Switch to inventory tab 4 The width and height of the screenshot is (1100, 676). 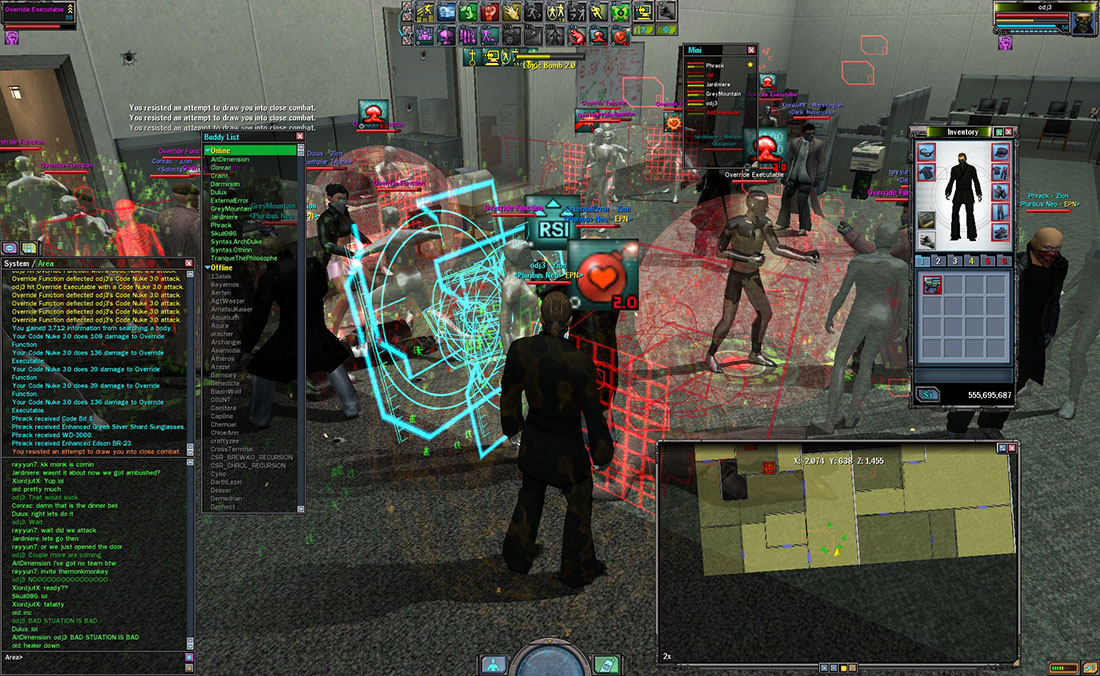(972, 261)
